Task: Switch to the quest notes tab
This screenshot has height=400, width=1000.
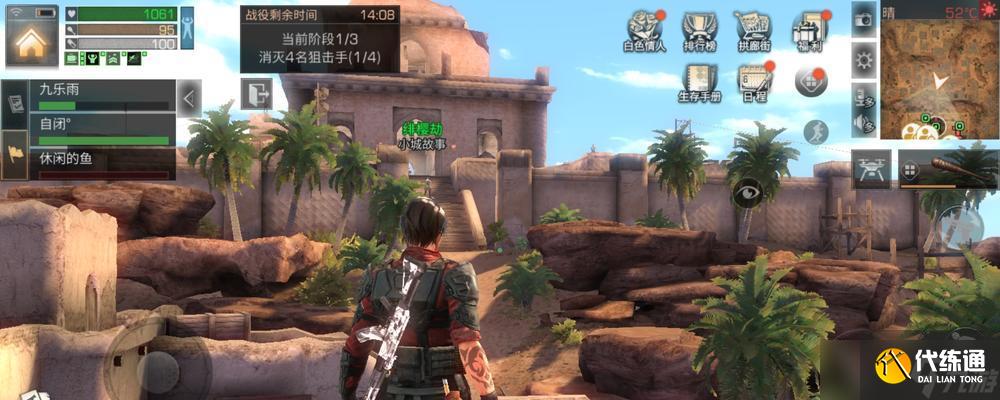Action: [14, 104]
